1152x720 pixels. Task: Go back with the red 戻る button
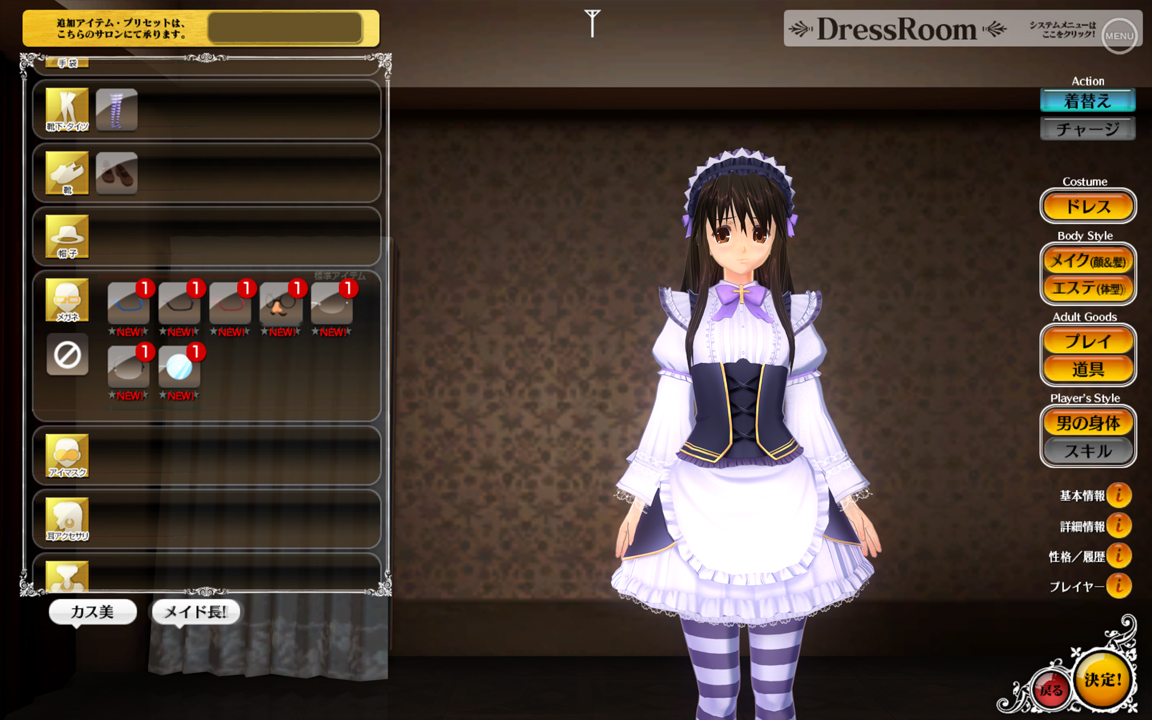1051,689
